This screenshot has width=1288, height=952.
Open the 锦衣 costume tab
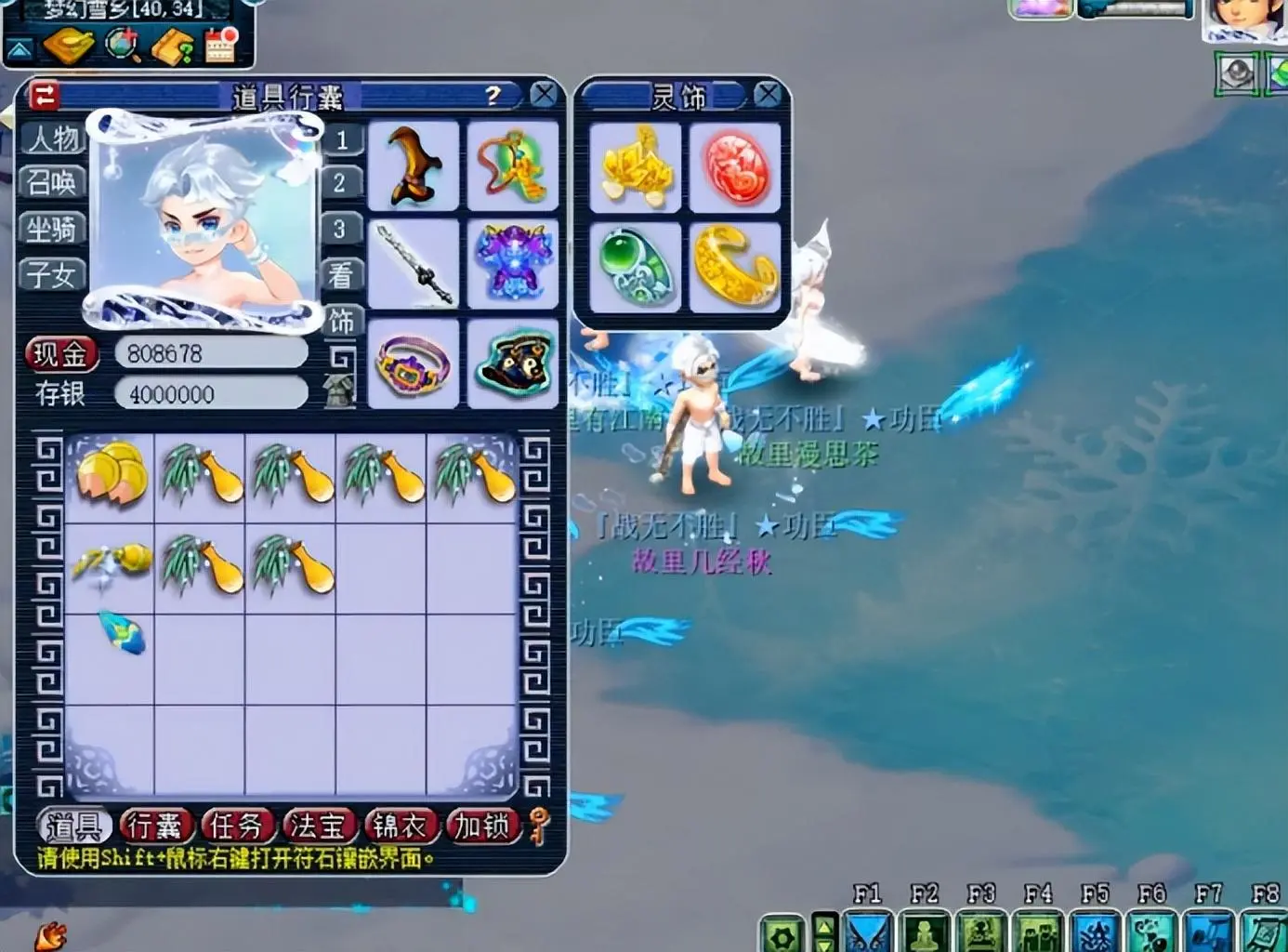[400, 826]
